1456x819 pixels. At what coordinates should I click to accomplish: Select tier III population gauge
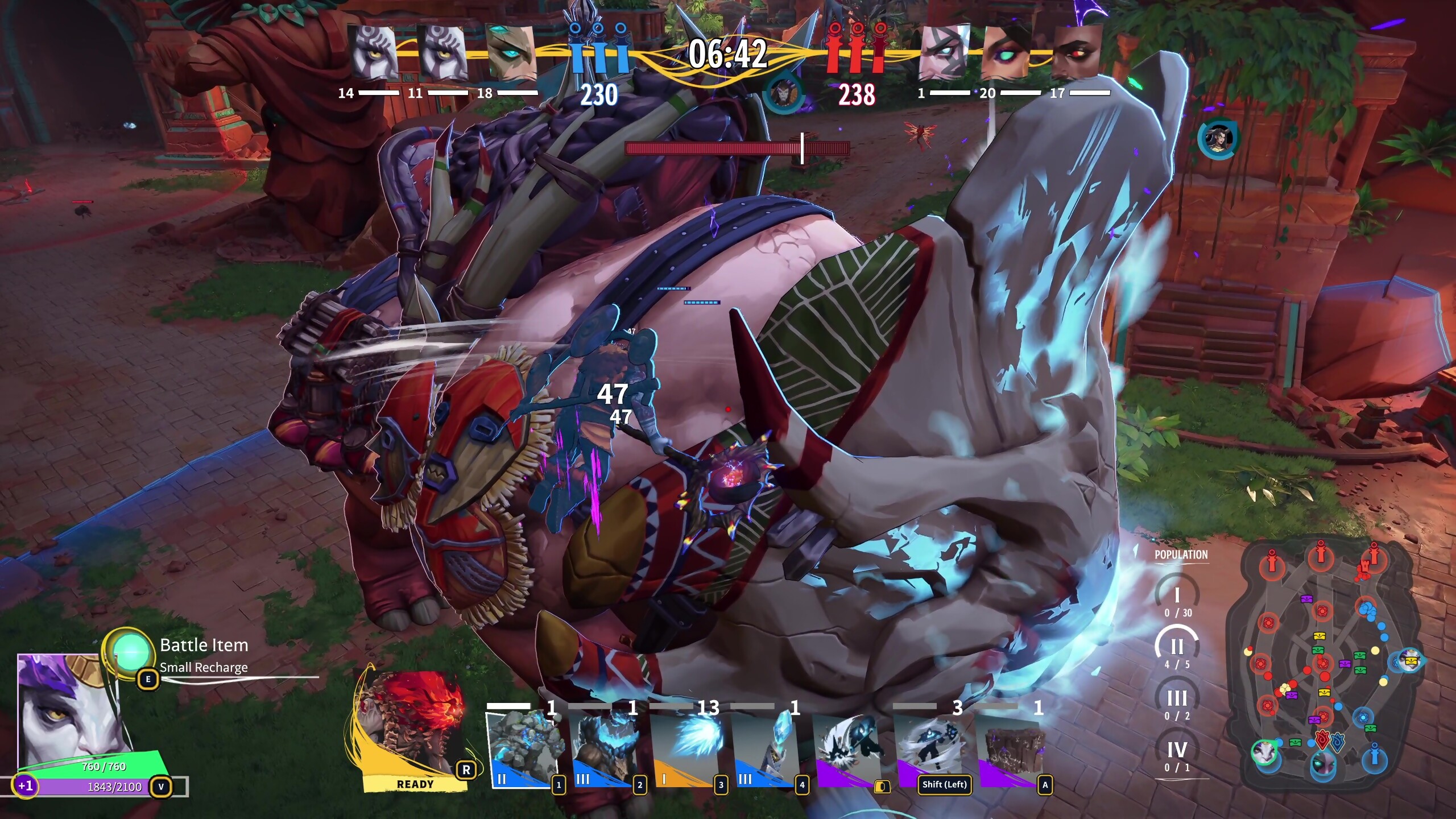click(x=1177, y=701)
